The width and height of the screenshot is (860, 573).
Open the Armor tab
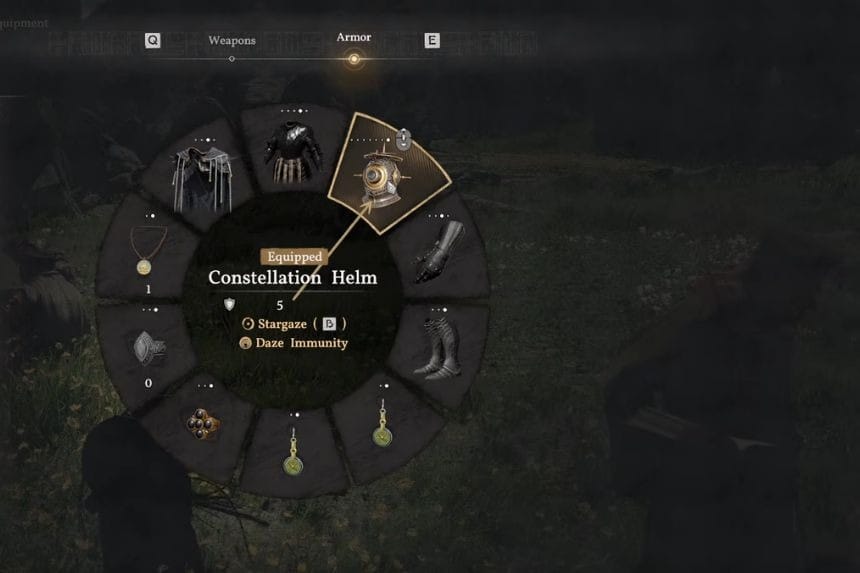point(353,38)
